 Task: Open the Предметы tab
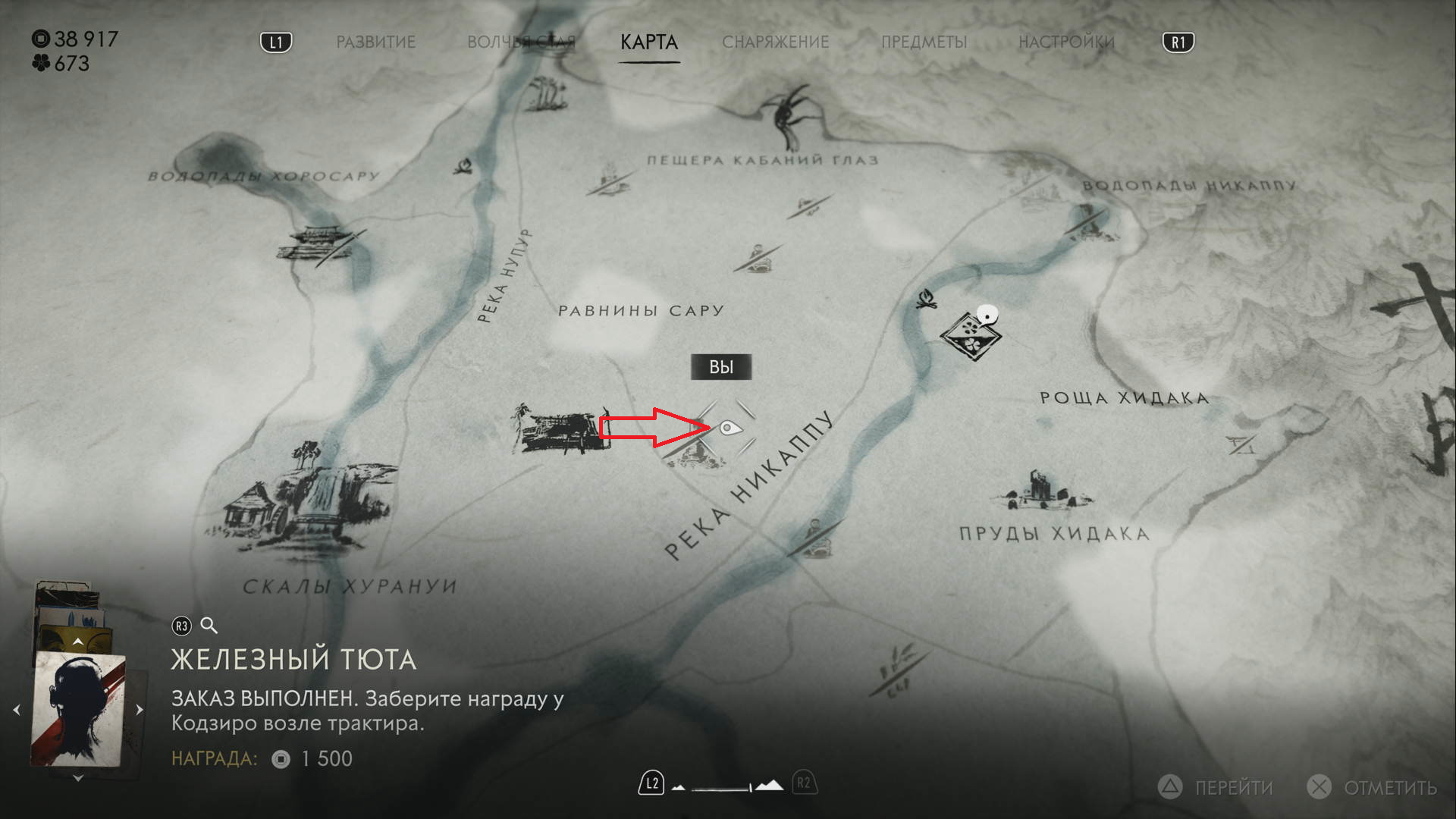pos(924,42)
